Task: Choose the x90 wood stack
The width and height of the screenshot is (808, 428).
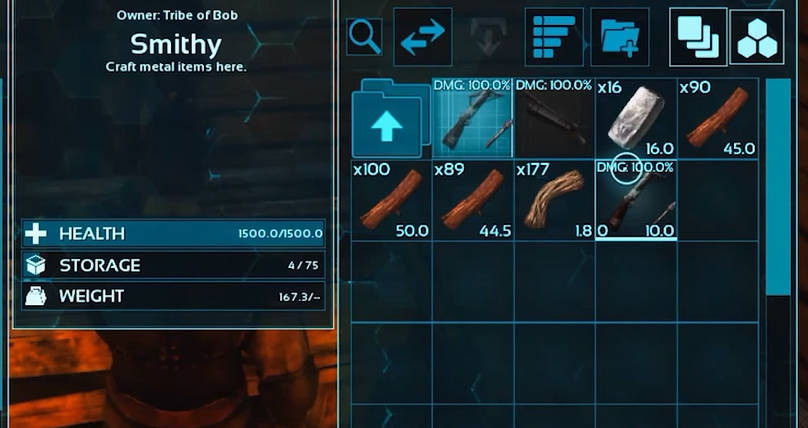Action: (x=718, y=118)
